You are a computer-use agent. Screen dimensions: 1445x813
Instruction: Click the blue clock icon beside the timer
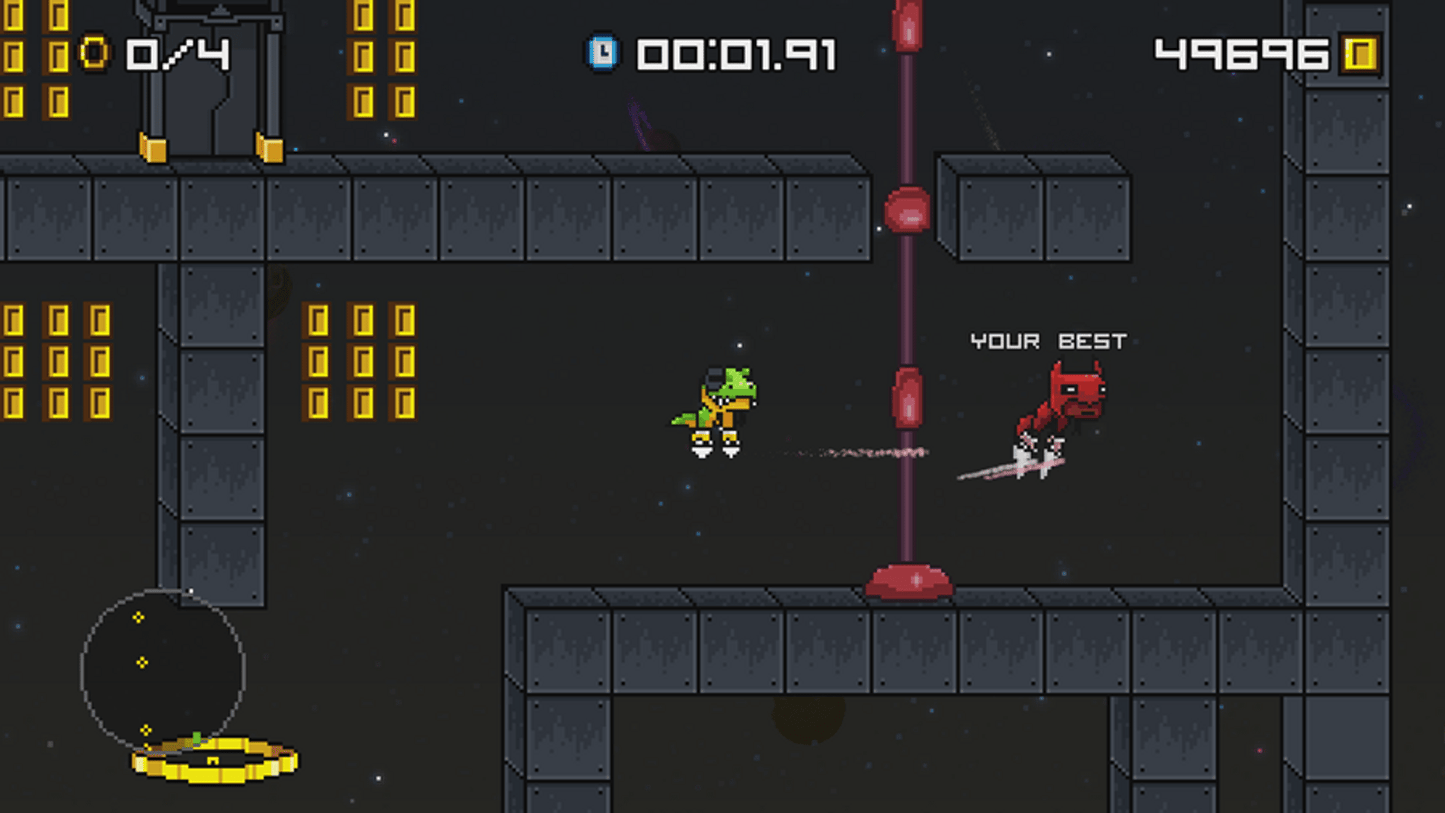601,53
